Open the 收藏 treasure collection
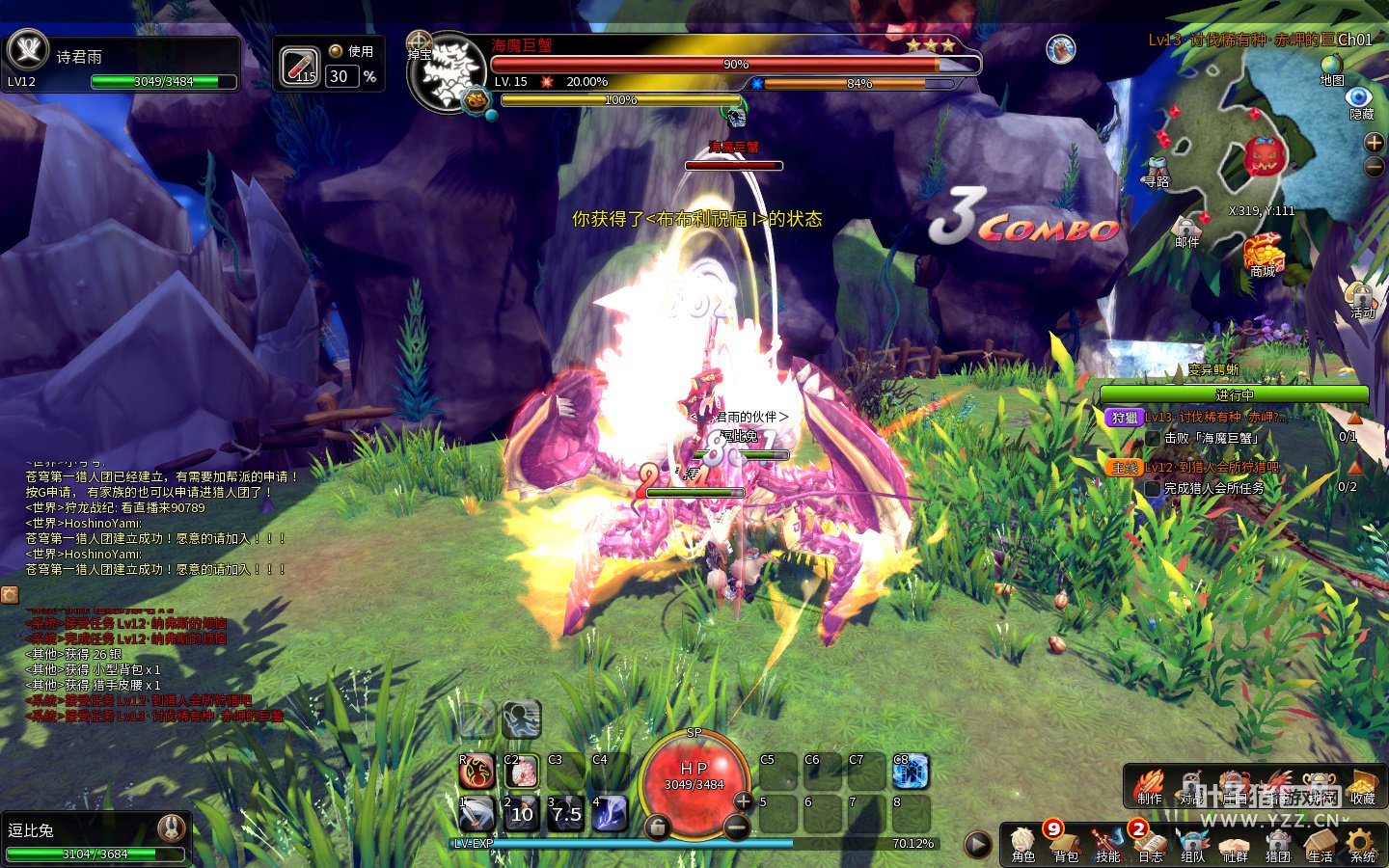 1362,786
